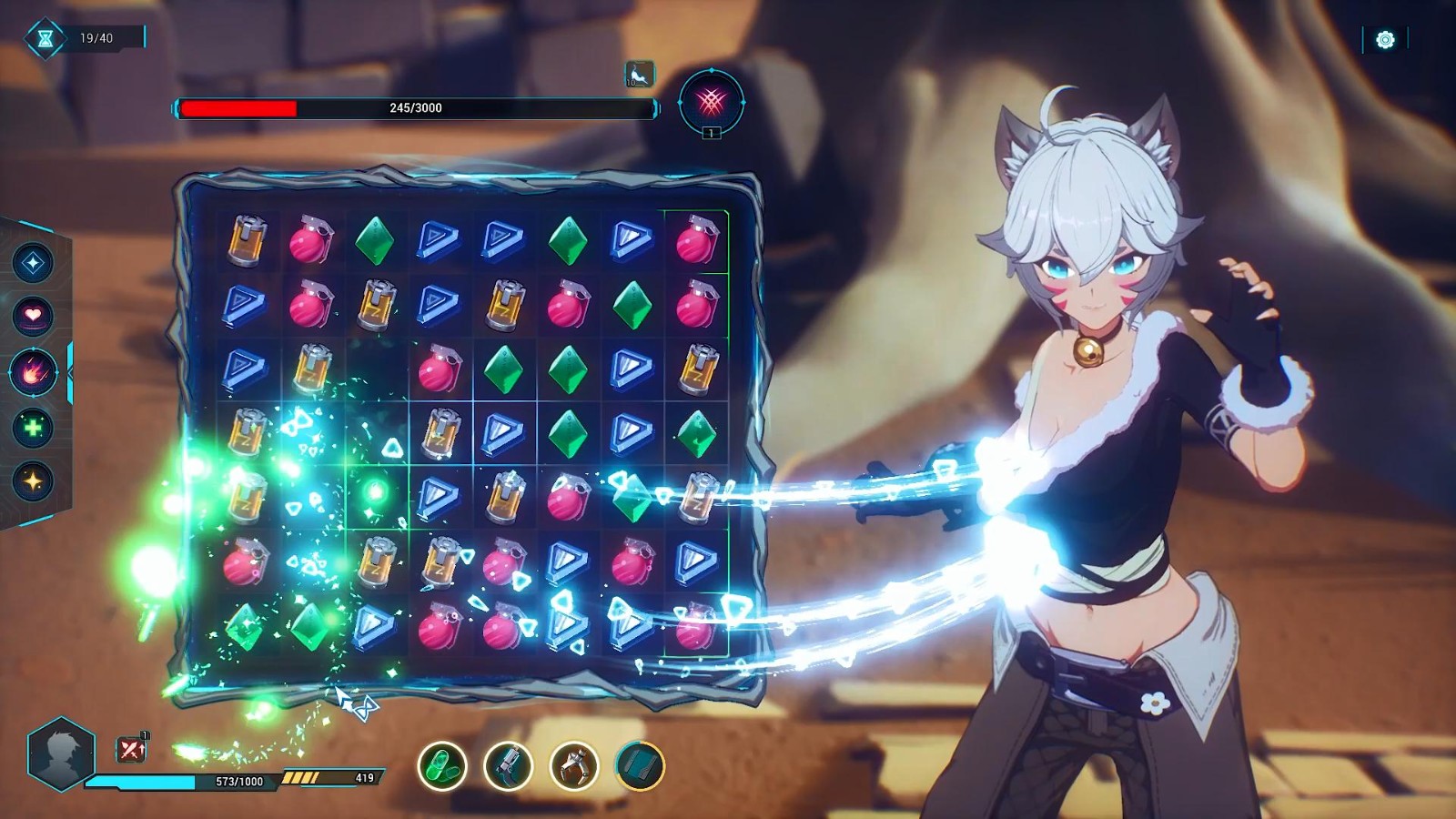This screenshot has width=1456, height=819.
Task: Activate the blue diamond star skill
Action: coord(34,263)
